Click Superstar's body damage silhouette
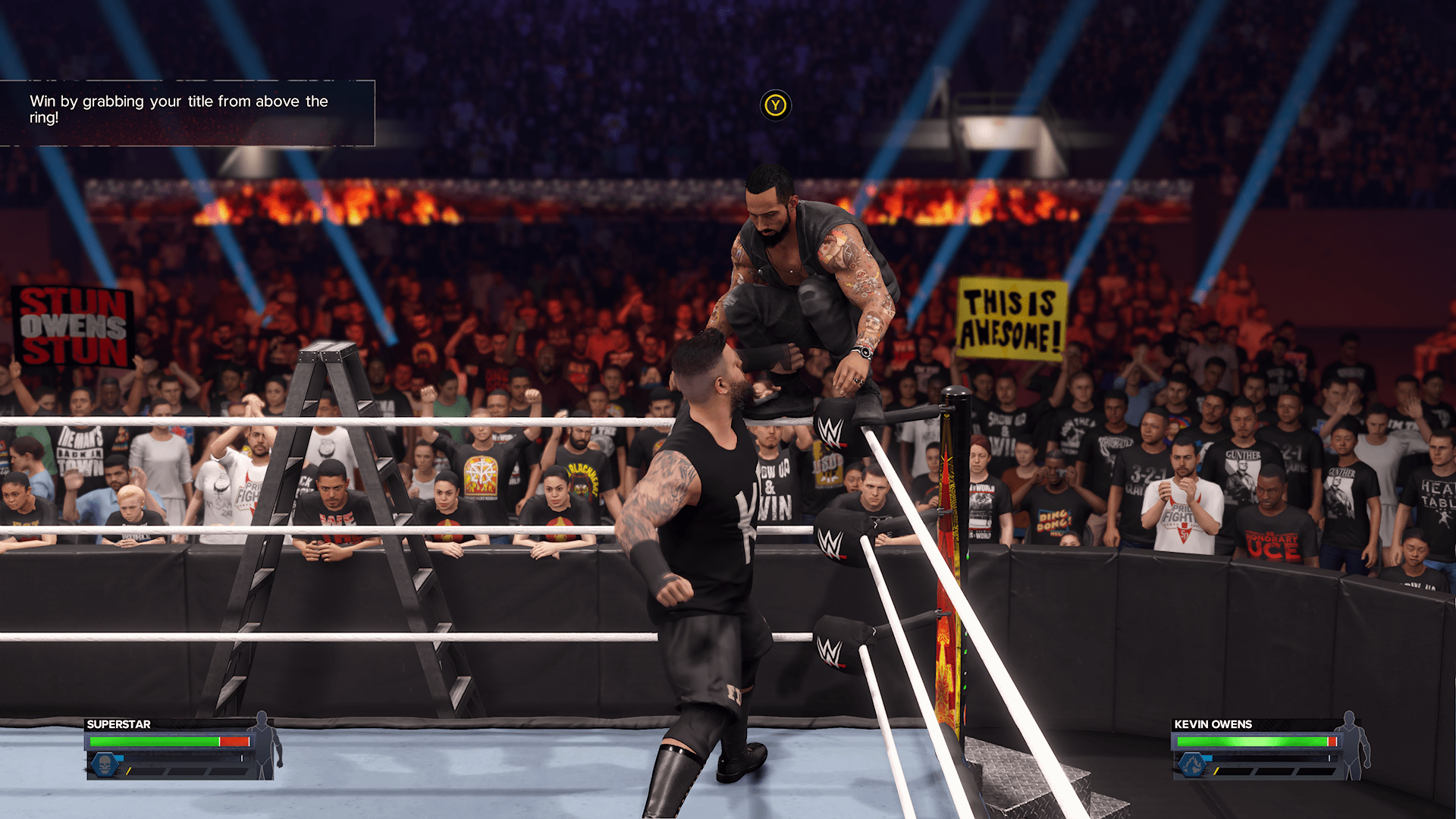 point(265,745)
